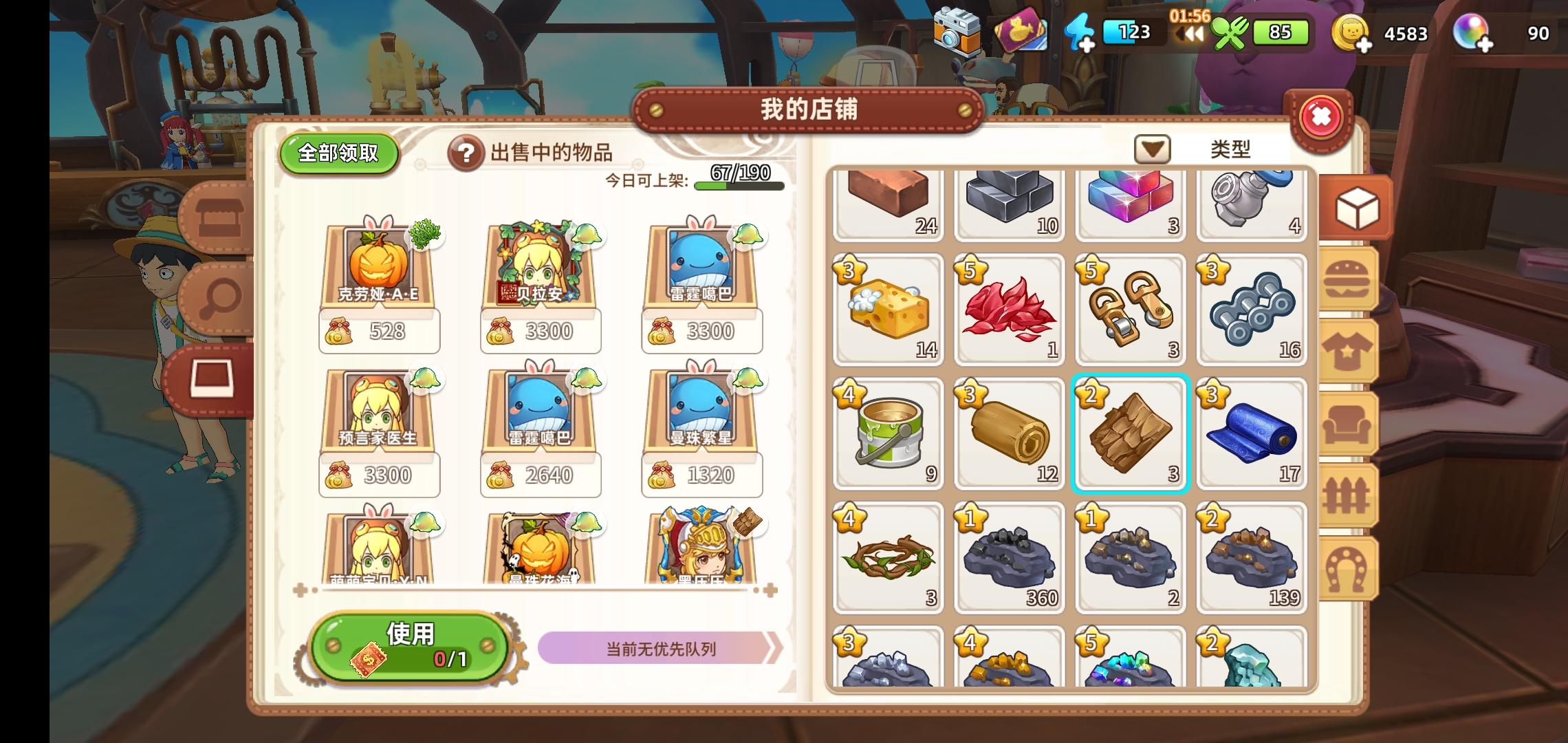Open the camera screenshot tool
This screenshot has width=1568, height=743.
click(956, 31)
